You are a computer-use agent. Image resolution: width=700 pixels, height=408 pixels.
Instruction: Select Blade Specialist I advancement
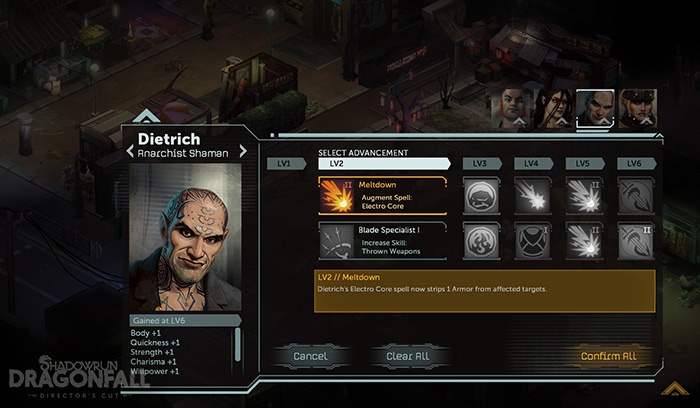(382, 241)
